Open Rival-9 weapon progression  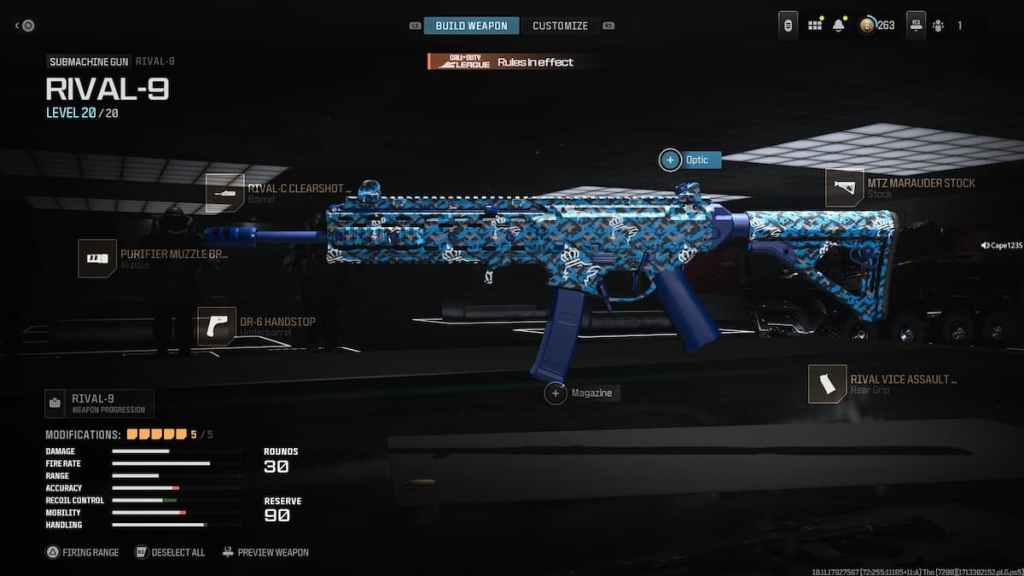coord(99,403)
